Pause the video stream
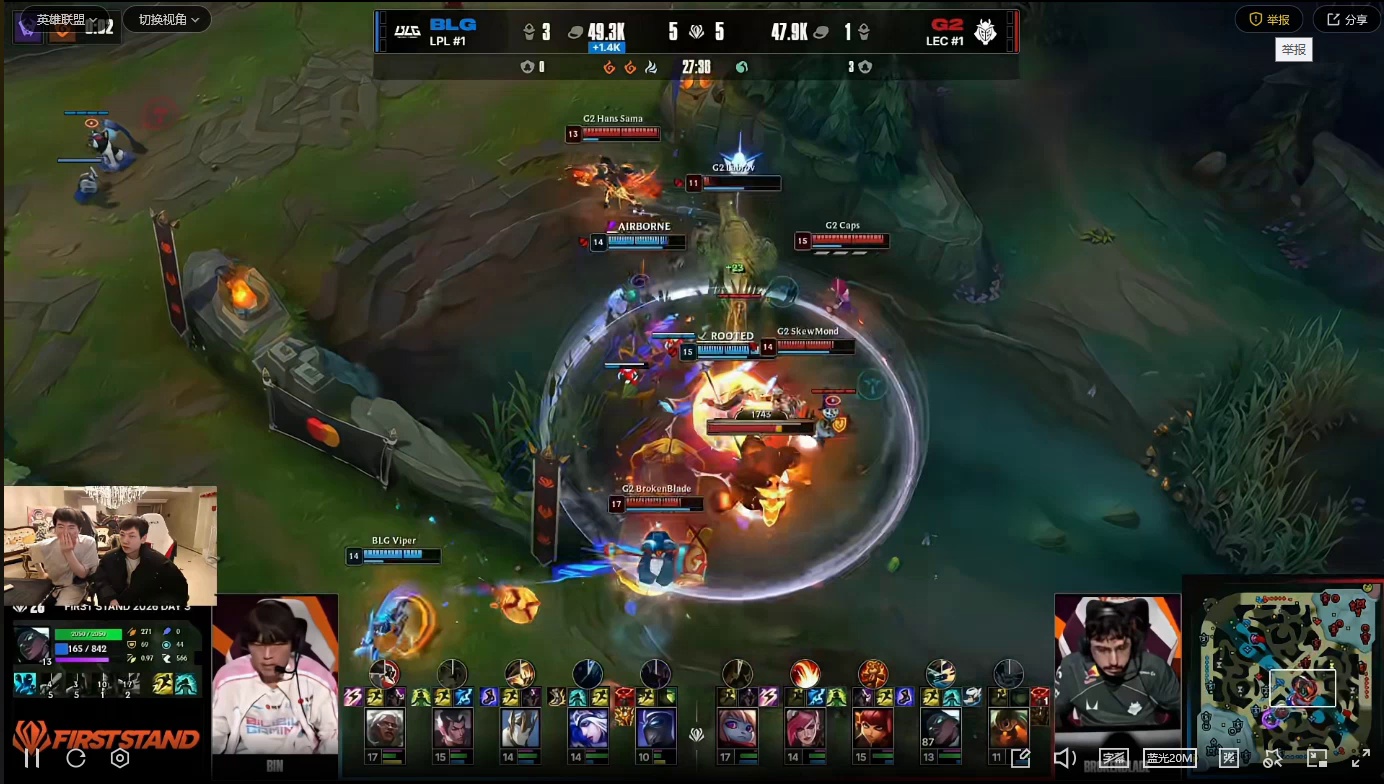Viewport: 1384px width, 784px height. (x=32, y=758)
